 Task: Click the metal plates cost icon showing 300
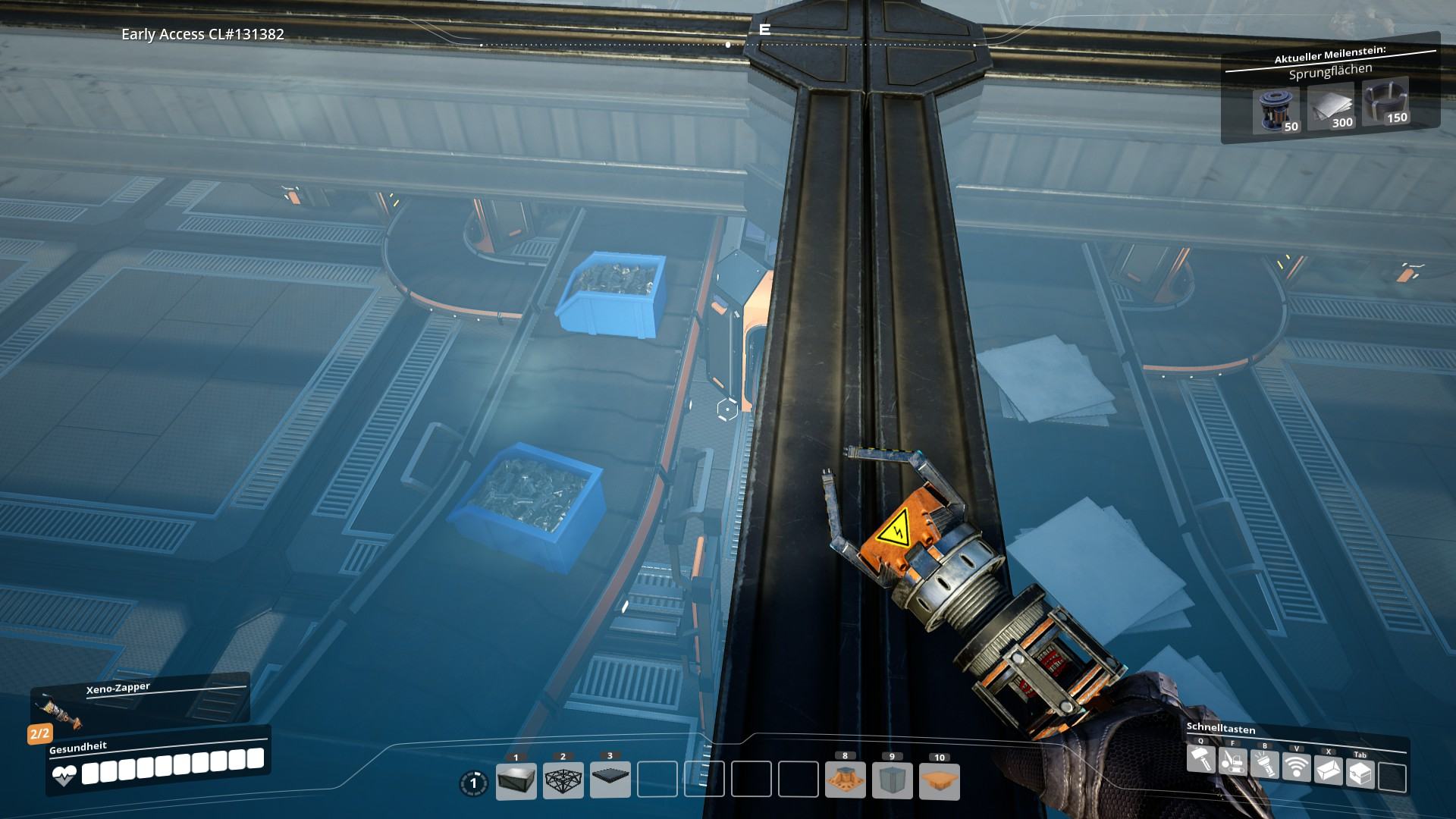(1331, 108)
